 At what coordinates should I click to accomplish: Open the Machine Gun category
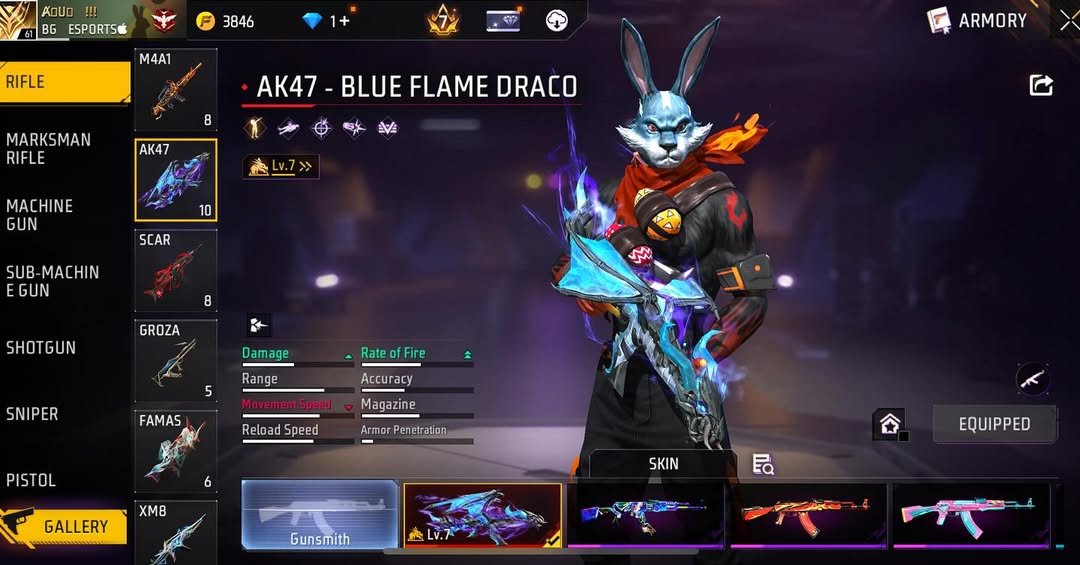point(40,214)
